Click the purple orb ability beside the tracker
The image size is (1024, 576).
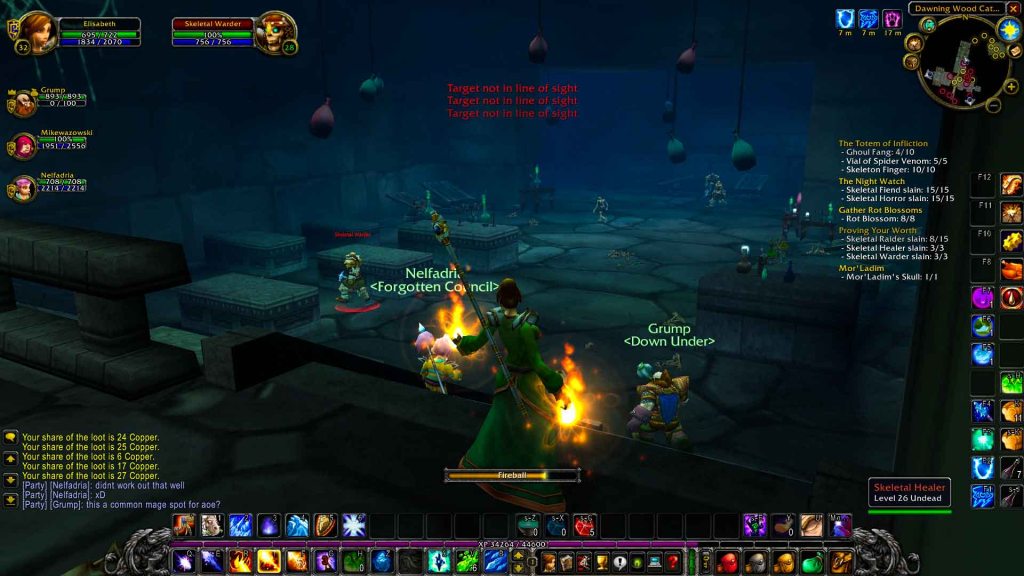983,297
